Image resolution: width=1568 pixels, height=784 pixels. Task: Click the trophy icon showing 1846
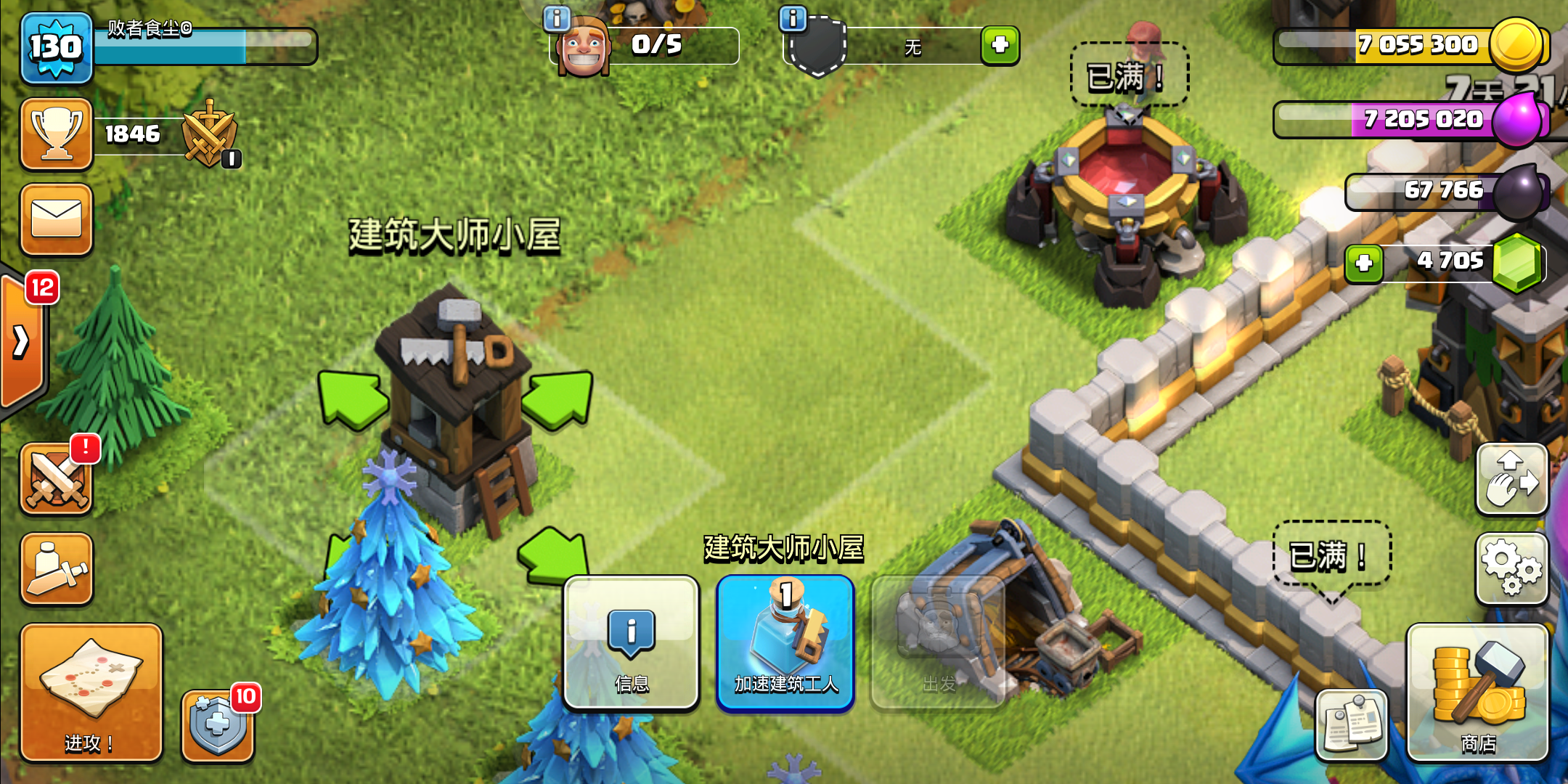click(57, 134)
